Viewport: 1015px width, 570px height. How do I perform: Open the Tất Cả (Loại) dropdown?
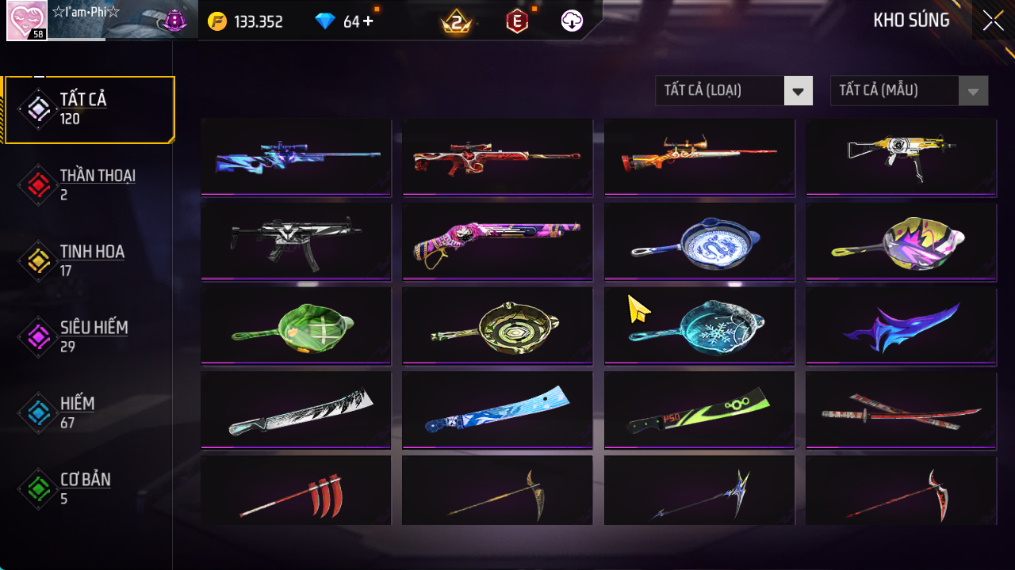(x=733, y=91)
